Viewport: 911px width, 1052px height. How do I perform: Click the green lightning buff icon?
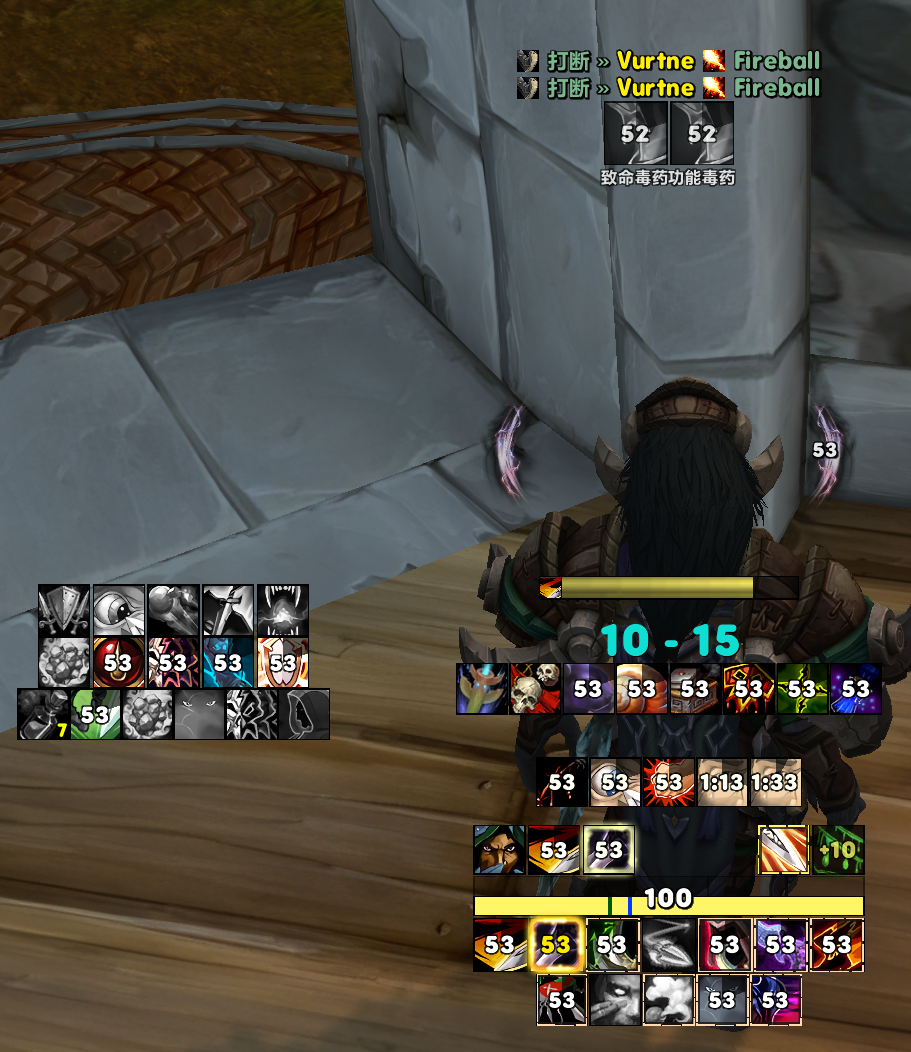pyautogui.click(x=802, y=688)
